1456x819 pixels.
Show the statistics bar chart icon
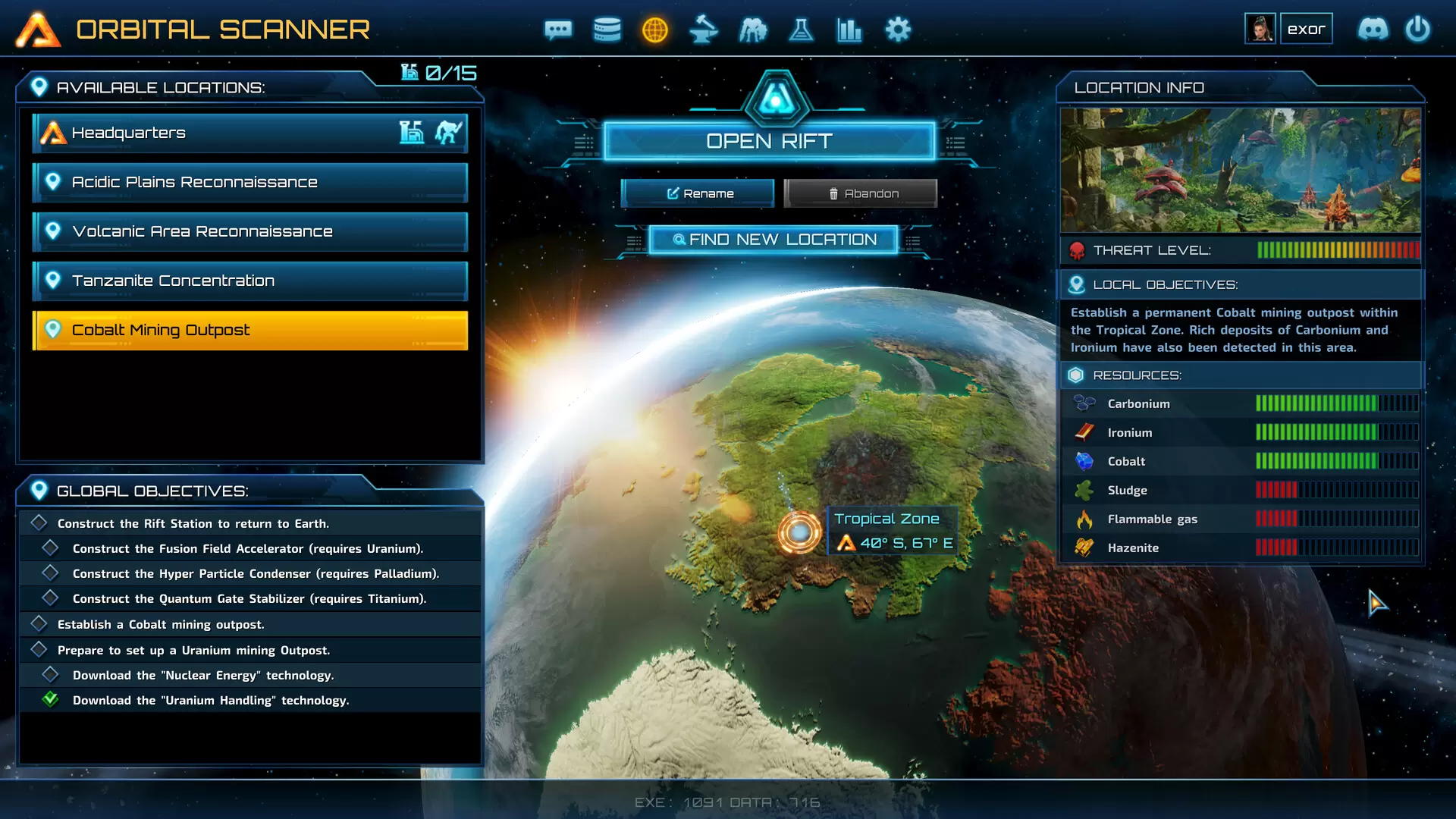849,30
